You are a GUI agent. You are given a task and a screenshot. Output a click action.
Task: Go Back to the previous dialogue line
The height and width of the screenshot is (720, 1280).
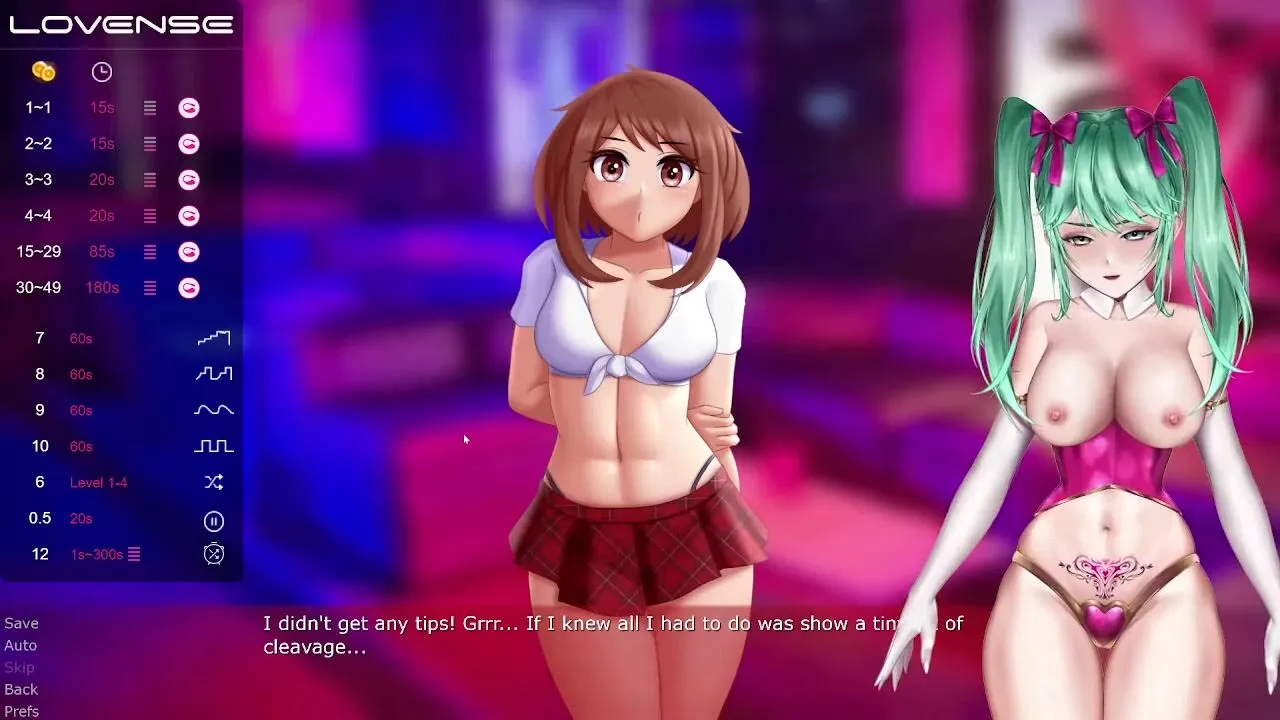[21, 689]
